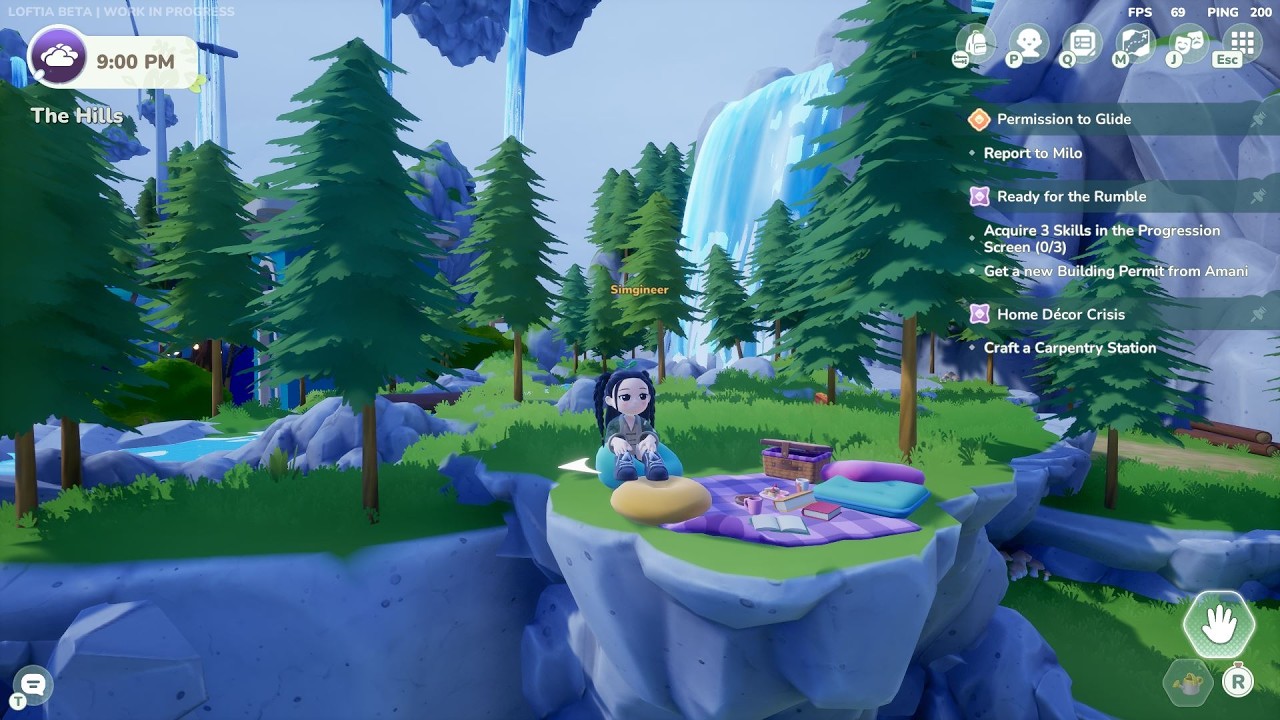Open the chat speech bubble
Image resolution: width=1280 pixels, height=720 pixels.
(x=32, y=685)
